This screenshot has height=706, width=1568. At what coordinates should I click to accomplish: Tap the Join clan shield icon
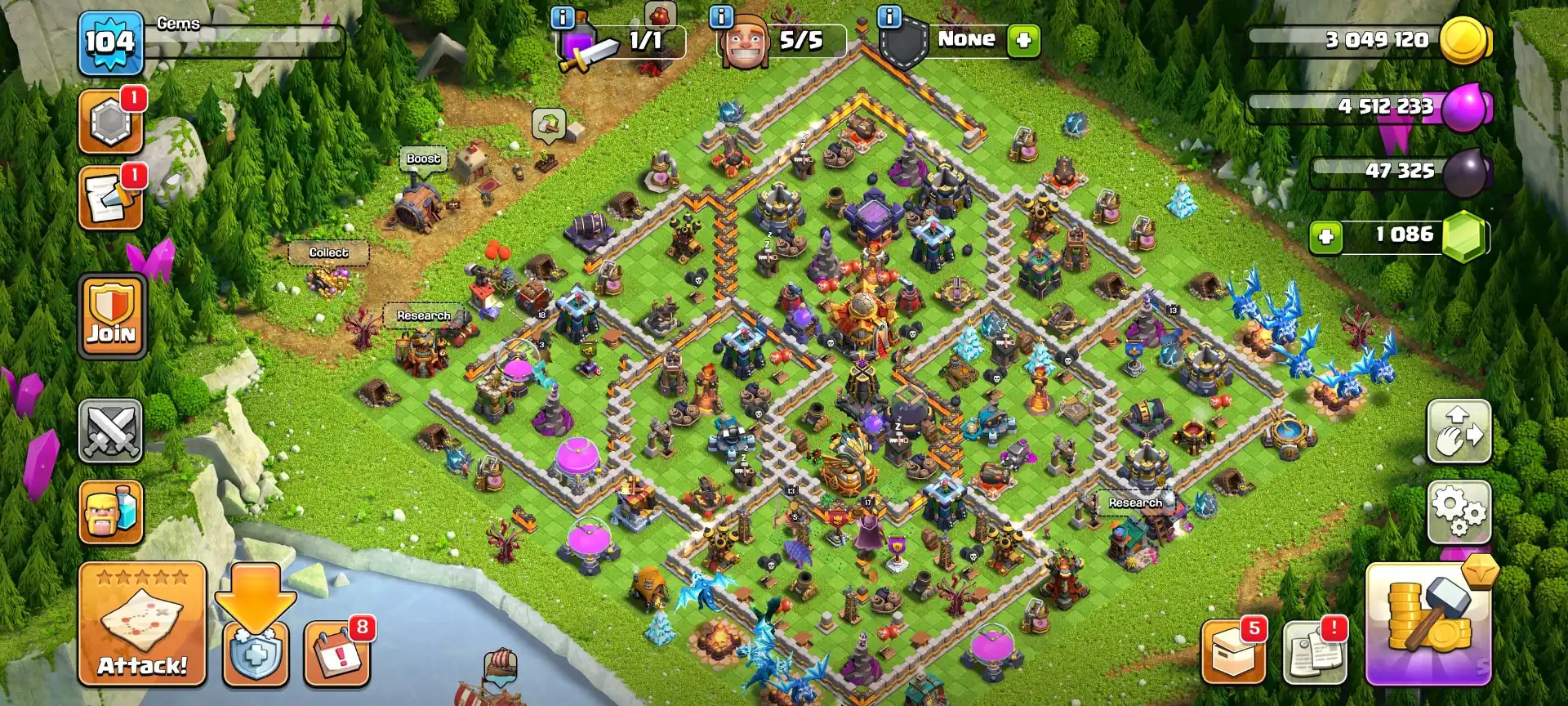click(111, 315)
